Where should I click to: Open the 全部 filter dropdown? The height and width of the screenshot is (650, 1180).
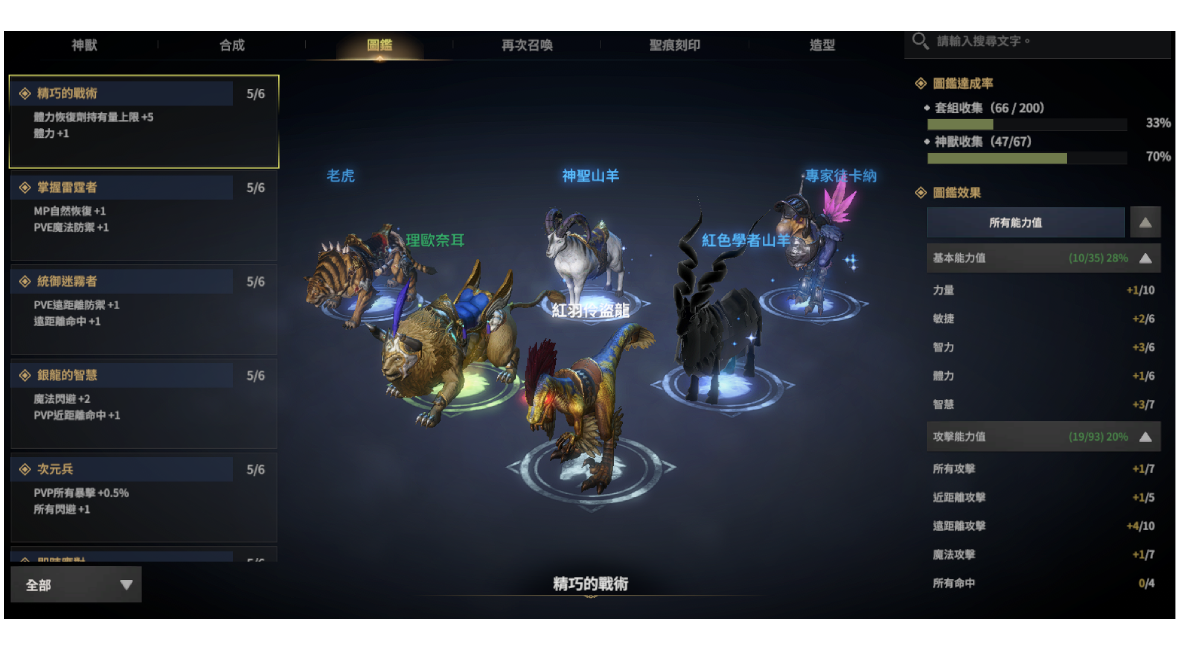point(76,585)
